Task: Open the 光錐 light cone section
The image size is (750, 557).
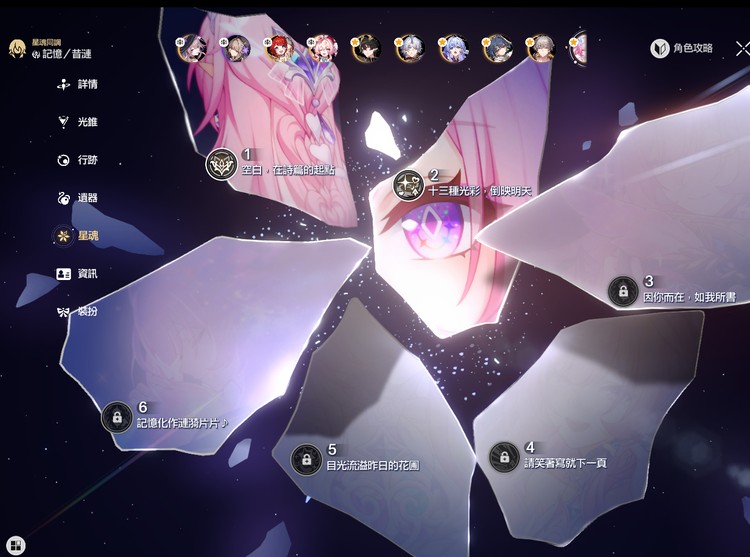Action: pos(78,122)
